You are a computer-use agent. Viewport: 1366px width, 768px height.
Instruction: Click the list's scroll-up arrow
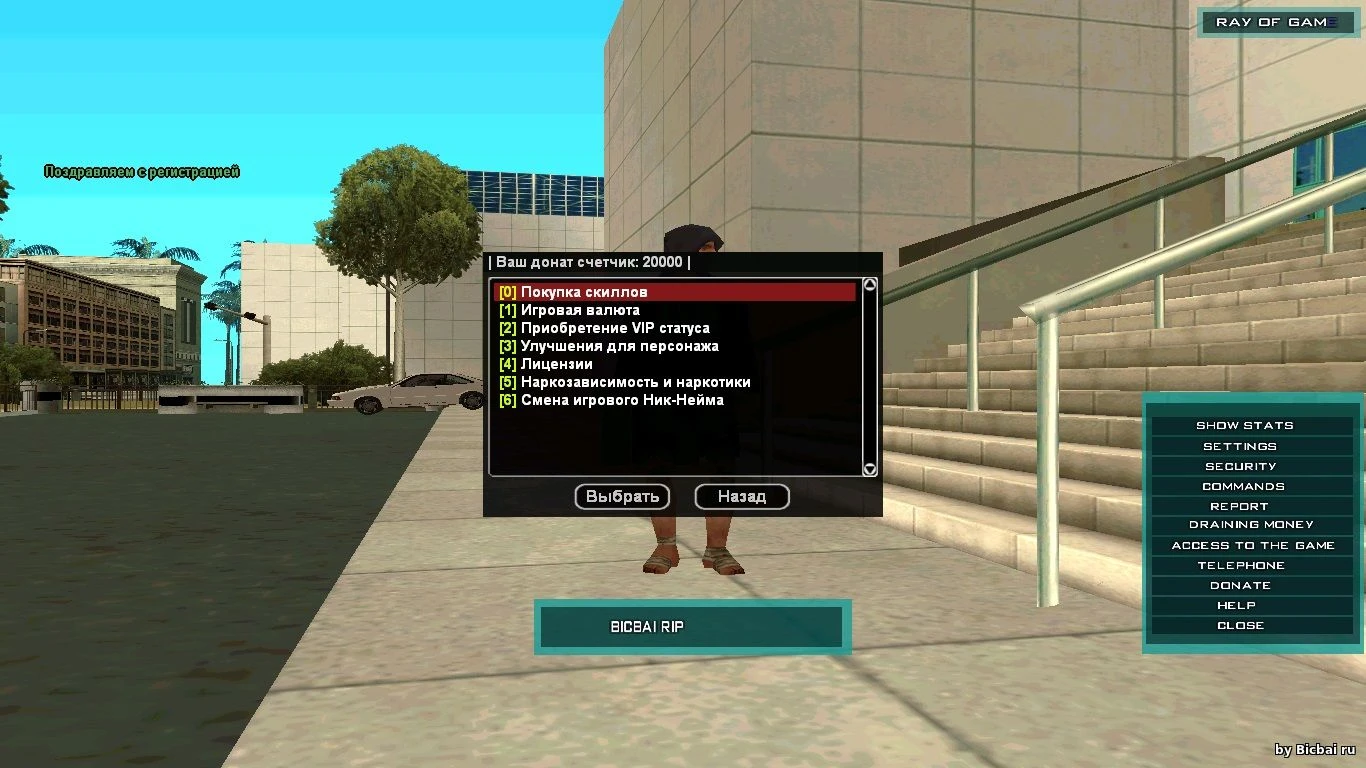pyautogui.click(x=870, y=285)
